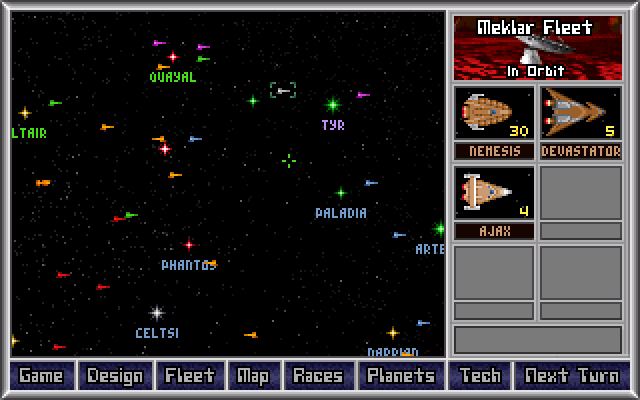
Task: Open the Game menu
Action: [x=42, y=376]
